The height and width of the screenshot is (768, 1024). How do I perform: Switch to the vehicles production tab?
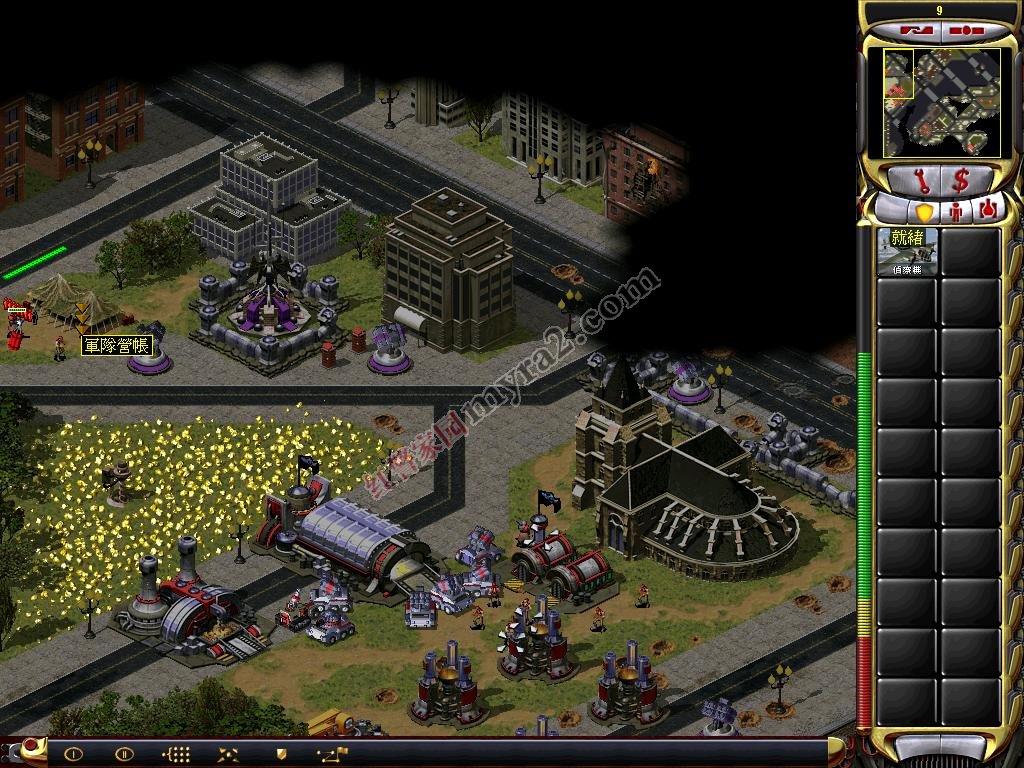click(989, 211)
